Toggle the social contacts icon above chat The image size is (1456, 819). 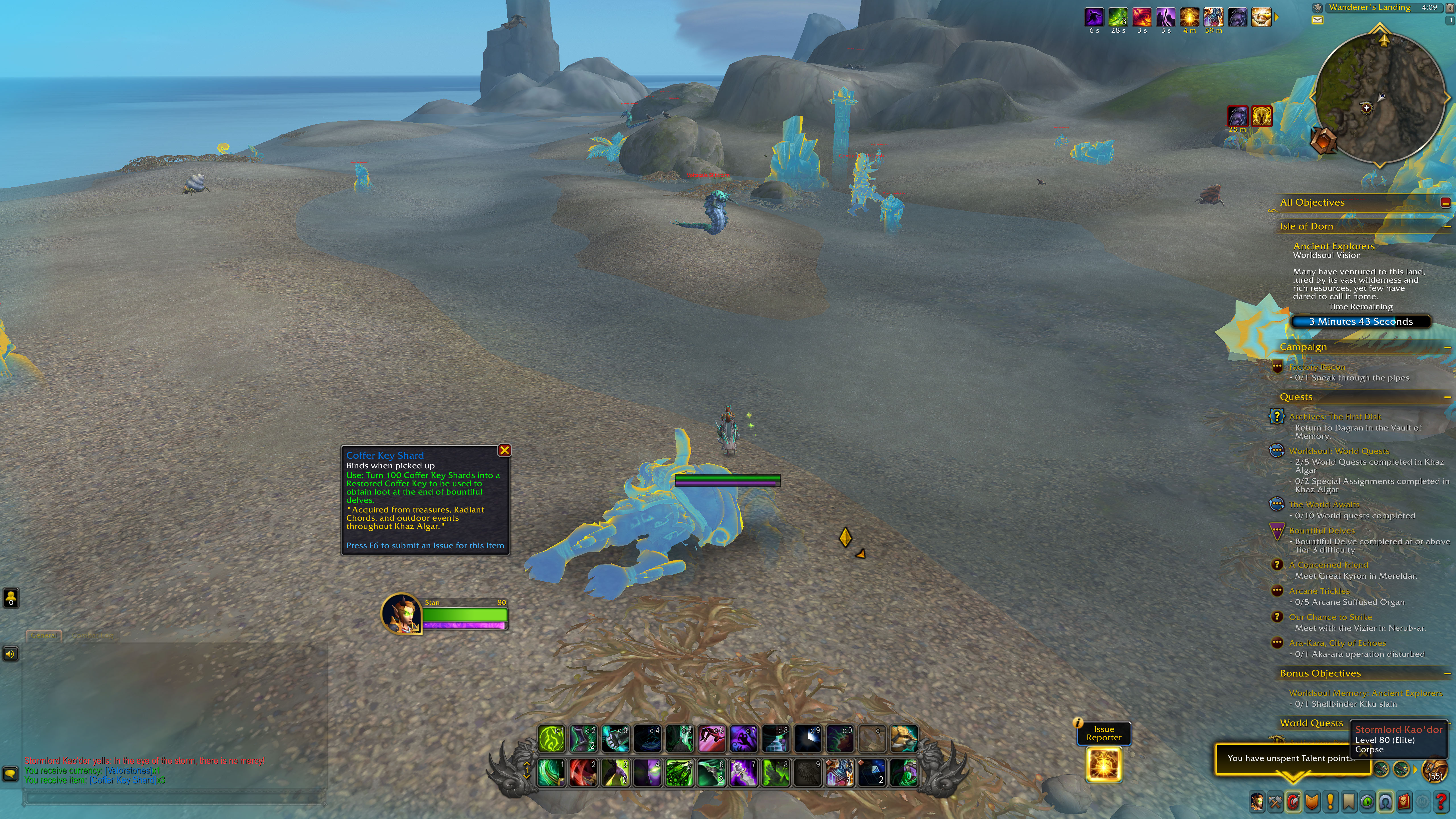point(12,597)
